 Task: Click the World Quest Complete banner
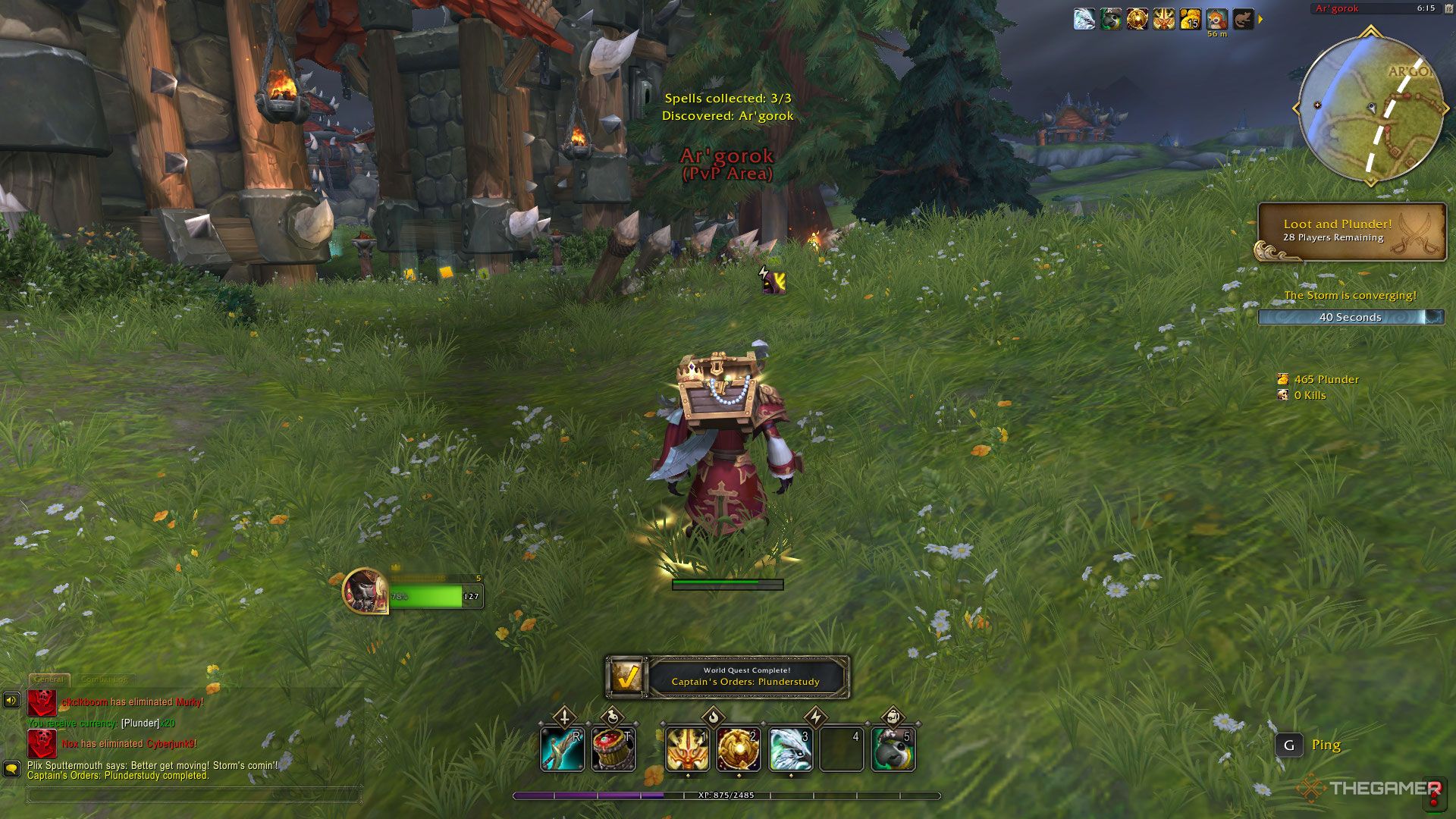pos(727,676)
